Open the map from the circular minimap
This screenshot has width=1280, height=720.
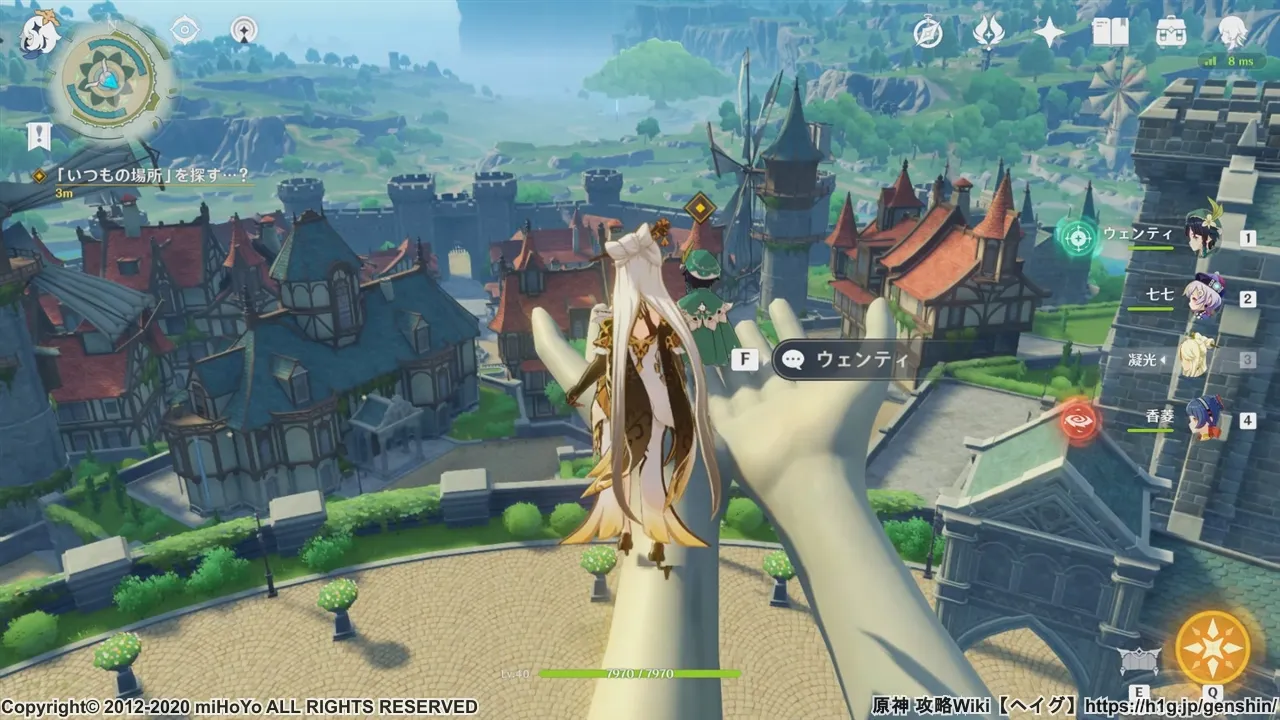tap(107, 77)
